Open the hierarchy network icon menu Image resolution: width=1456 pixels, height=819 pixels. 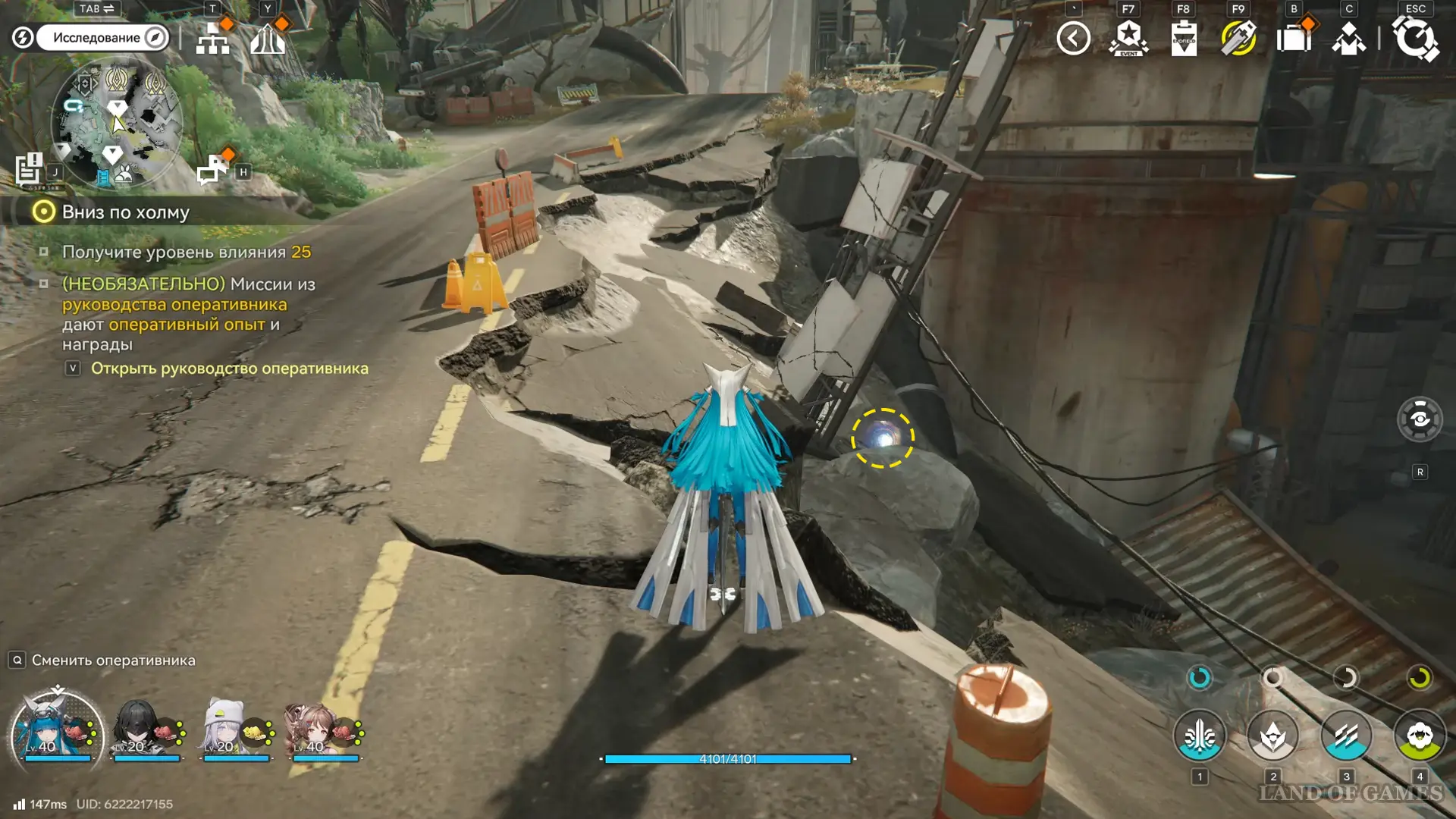pyautogui.click(x=212, y=38)
